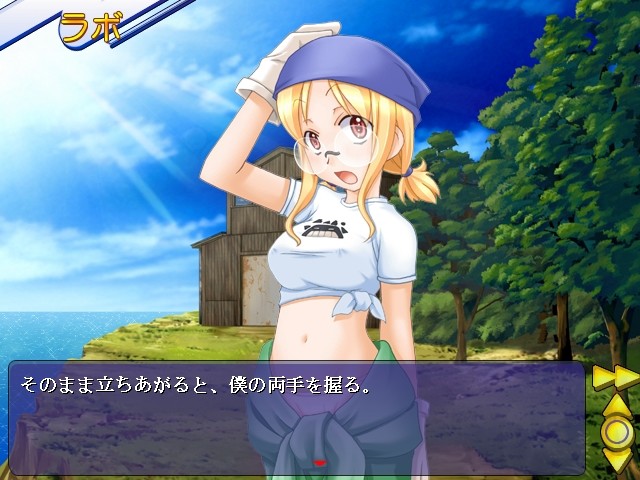
Task: Click the yellow down arrow button
Action: [615, 459]
